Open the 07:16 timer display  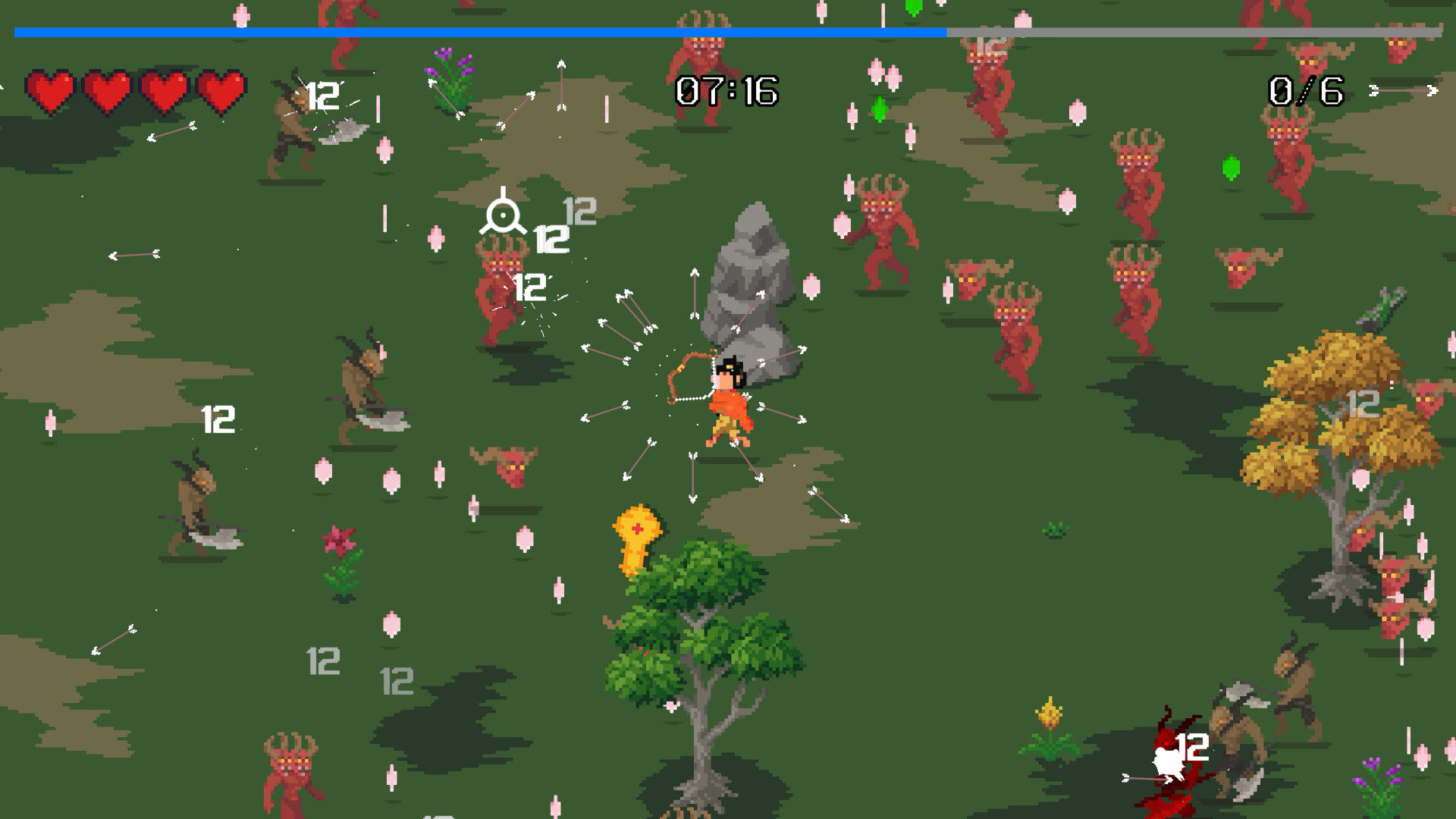pos(726,91)
